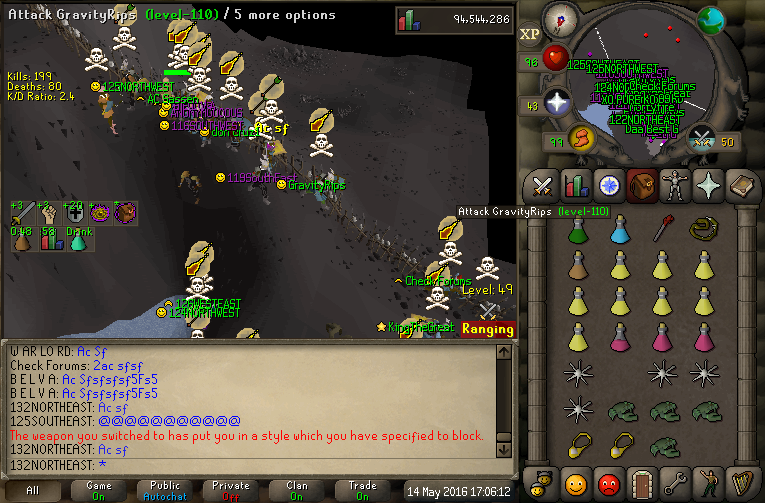Switch chat view to Clan
The height and width of the screenshot is (503, 765).
(297, 490)
